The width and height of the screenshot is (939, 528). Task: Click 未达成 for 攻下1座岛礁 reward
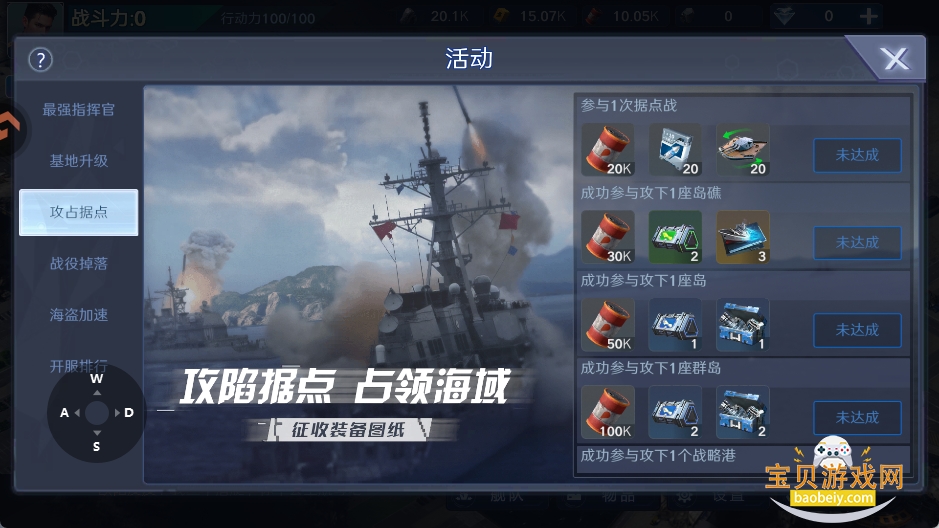point(856,242)
